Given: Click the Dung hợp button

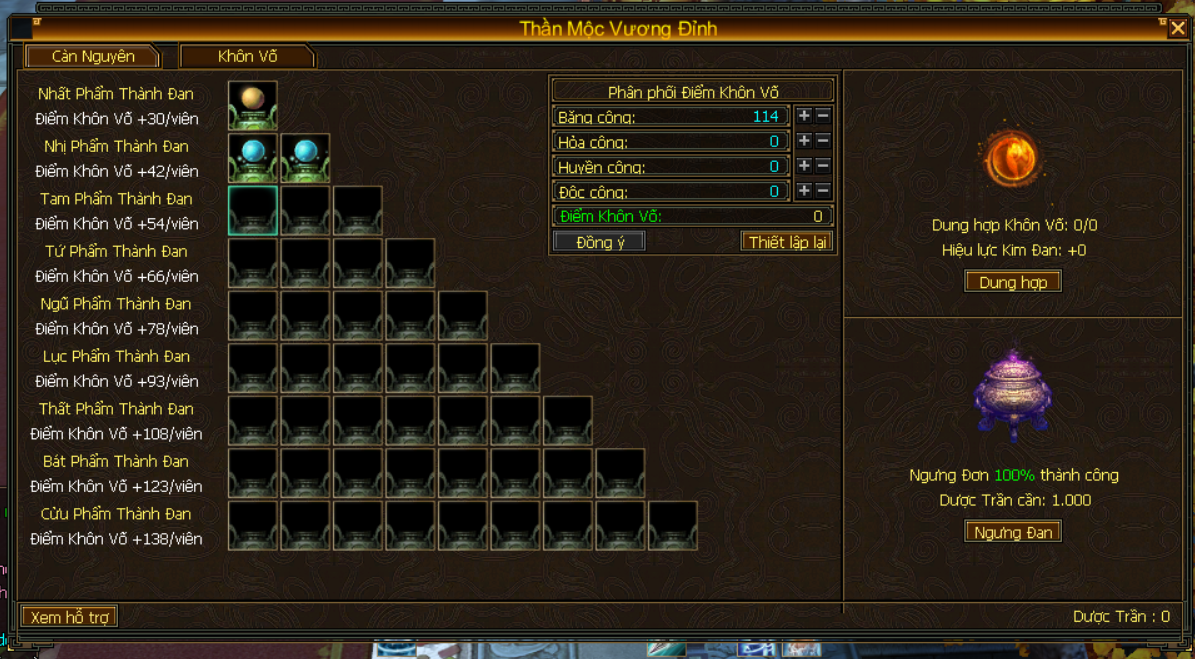Looking at the screenshot, I should coord(1012,283).
